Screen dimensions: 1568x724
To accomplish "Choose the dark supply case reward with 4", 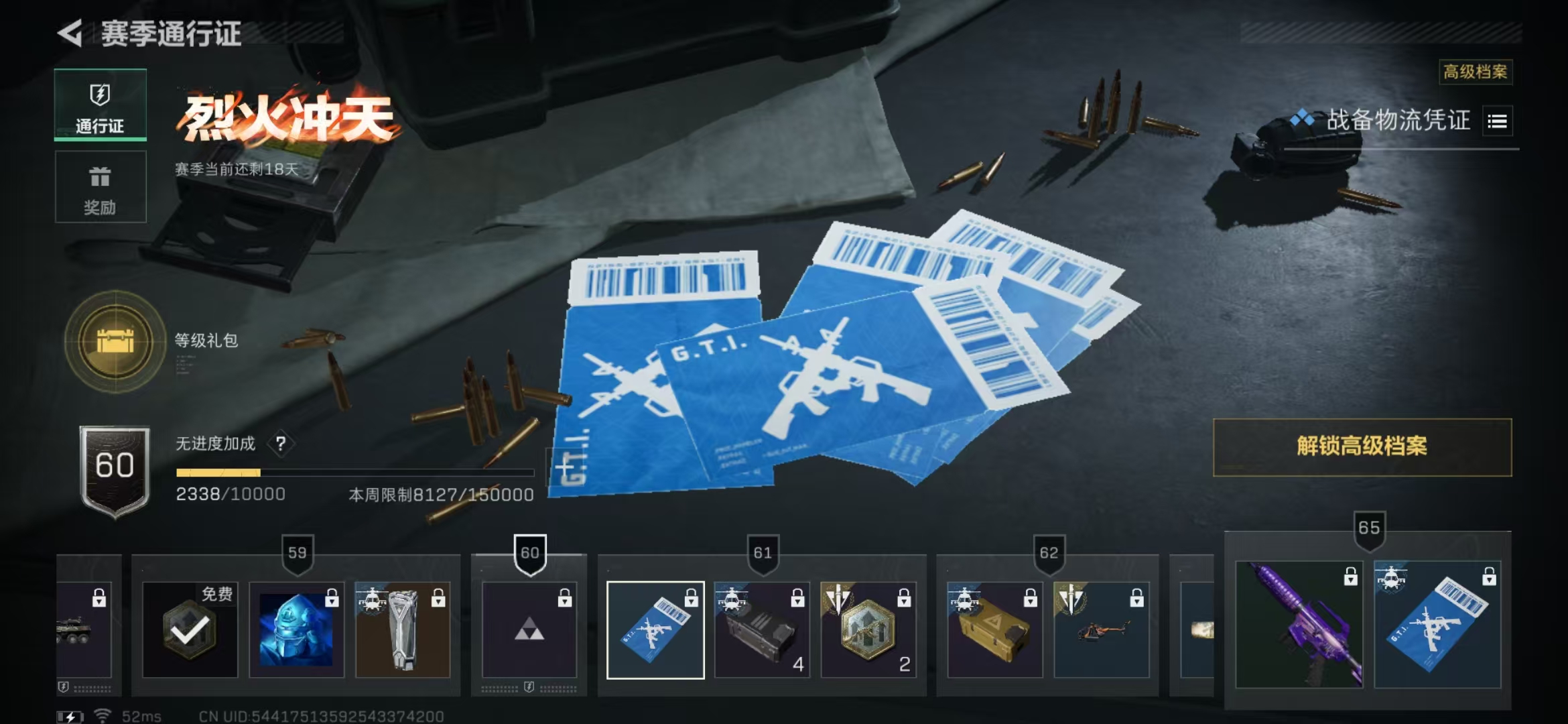I will [x=762, y=629].
